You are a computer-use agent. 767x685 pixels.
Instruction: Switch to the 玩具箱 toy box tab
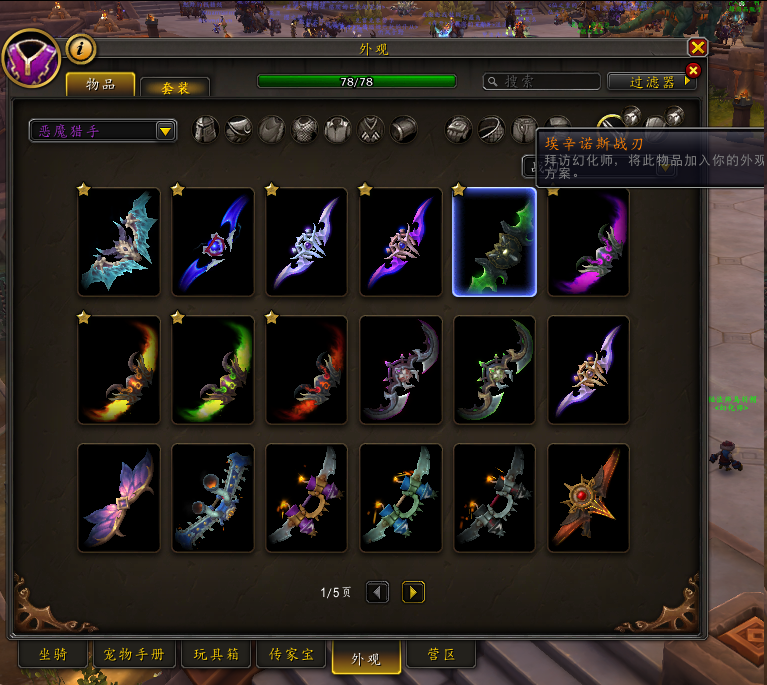[216, 655]
